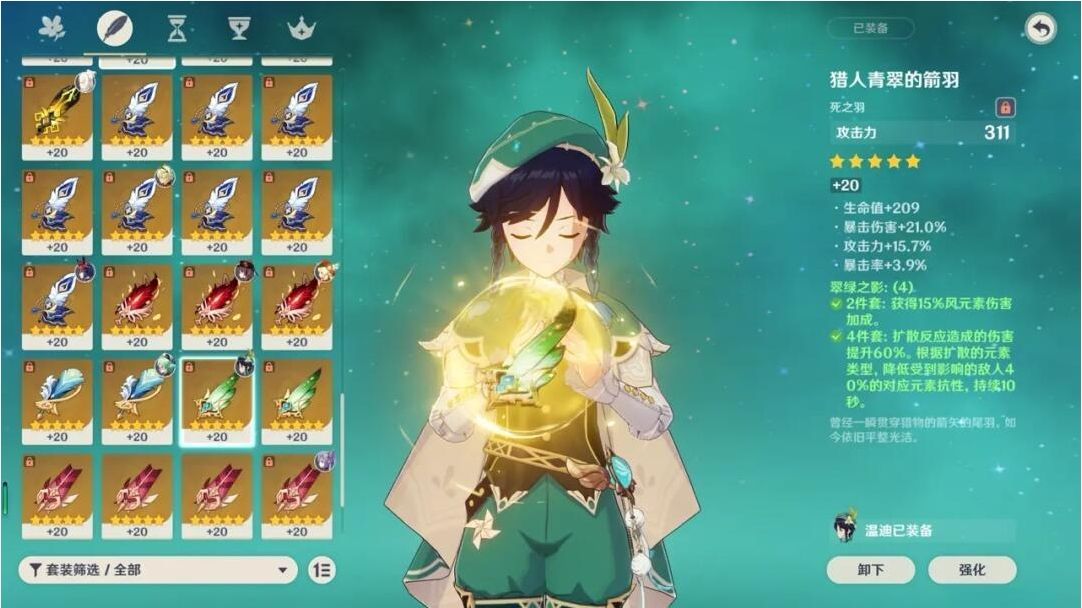This screenshot has width=1082, height=608.
Task: Select the feather artifact tab
Action: (115, 28)
